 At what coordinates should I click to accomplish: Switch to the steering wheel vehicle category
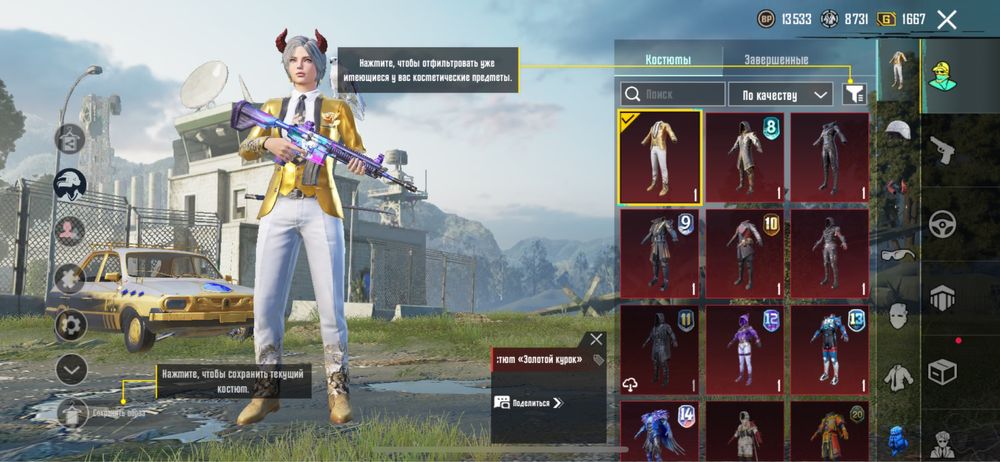[x=941, y=224]
